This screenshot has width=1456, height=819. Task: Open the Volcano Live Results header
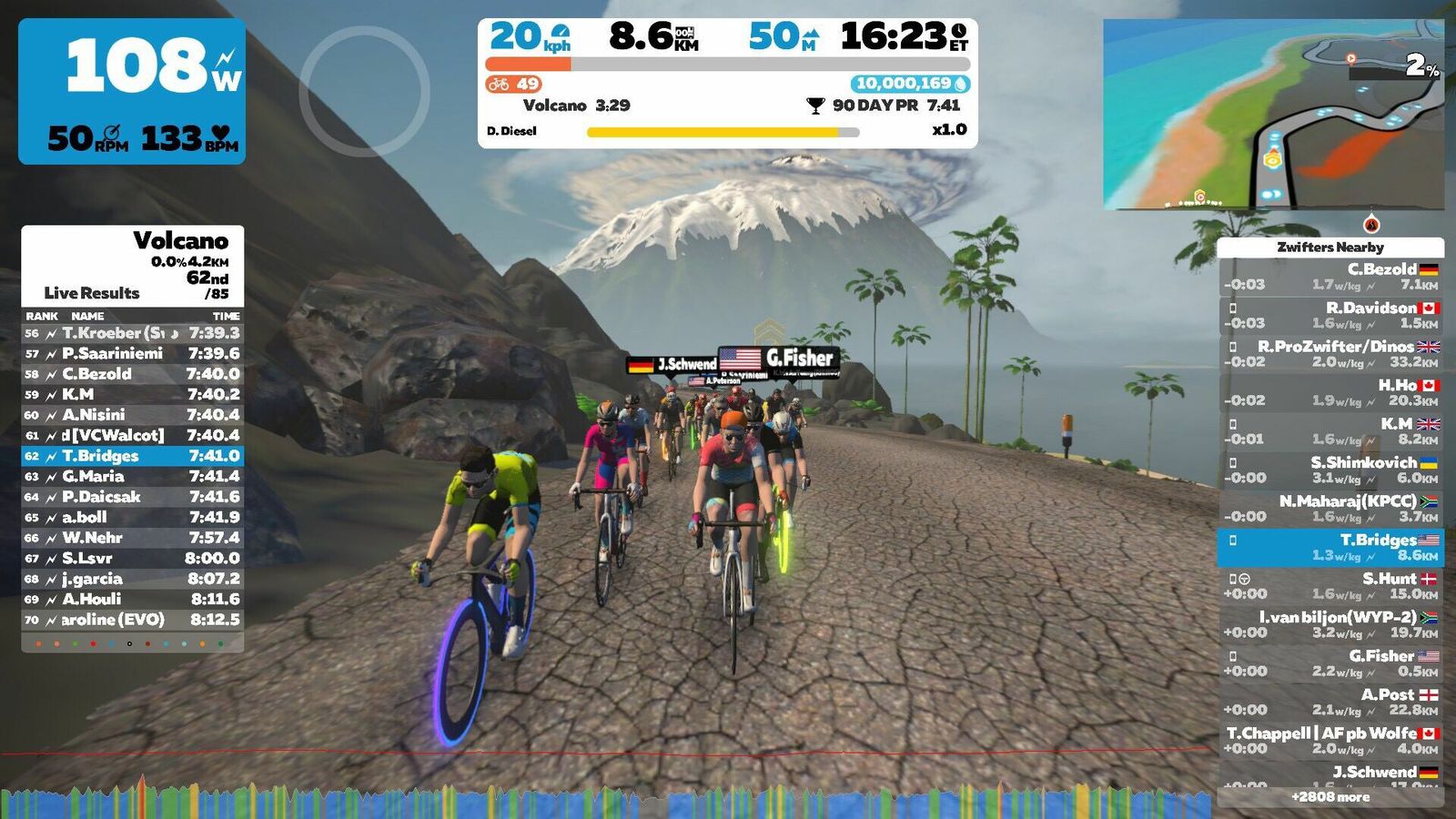[132, 266]
